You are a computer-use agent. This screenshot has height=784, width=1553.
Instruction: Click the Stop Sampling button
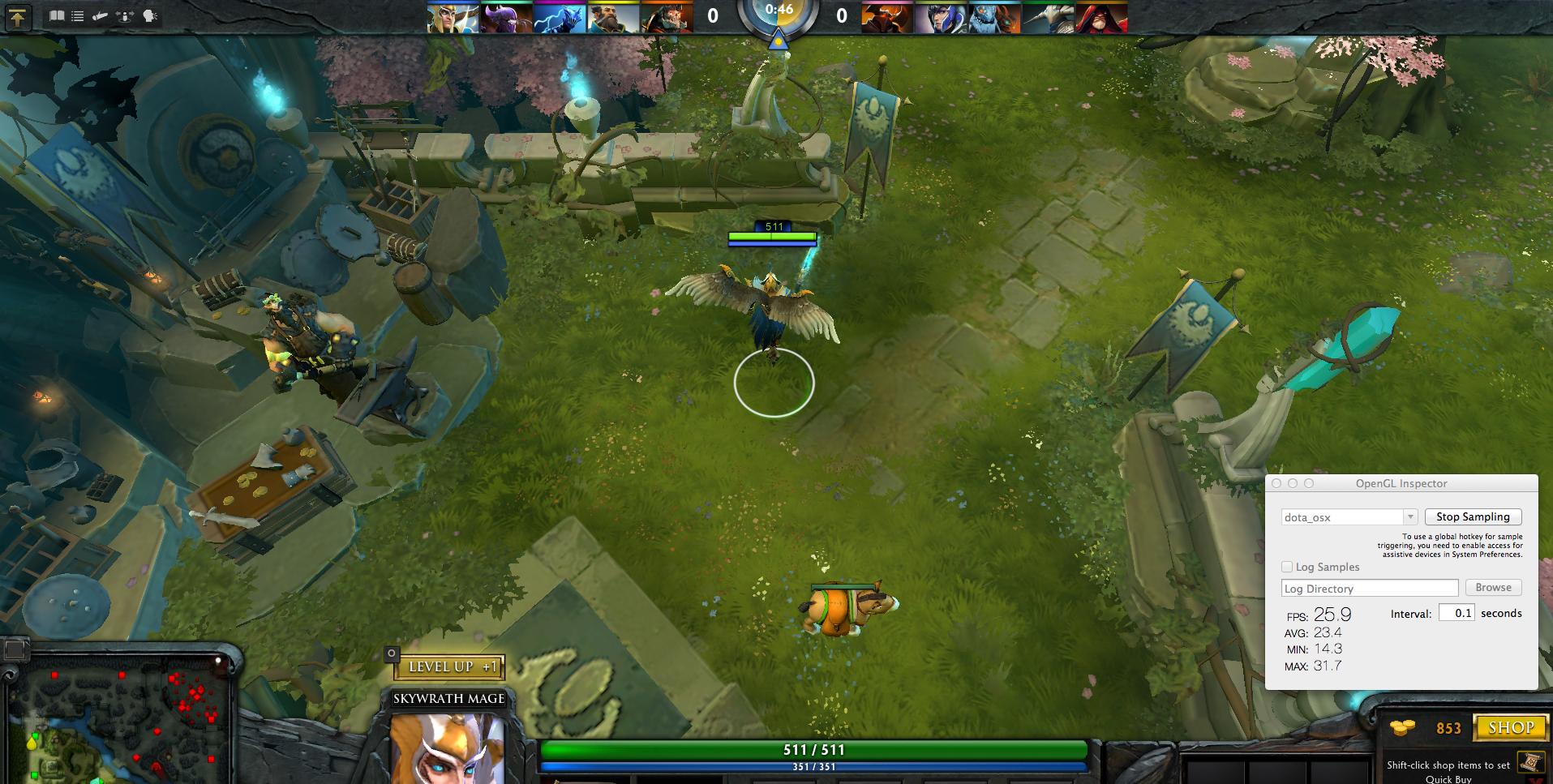[x=1473, y=517]
